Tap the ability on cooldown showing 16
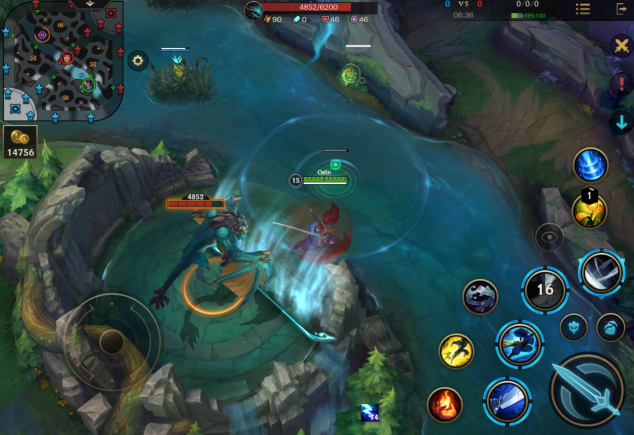 545,291
